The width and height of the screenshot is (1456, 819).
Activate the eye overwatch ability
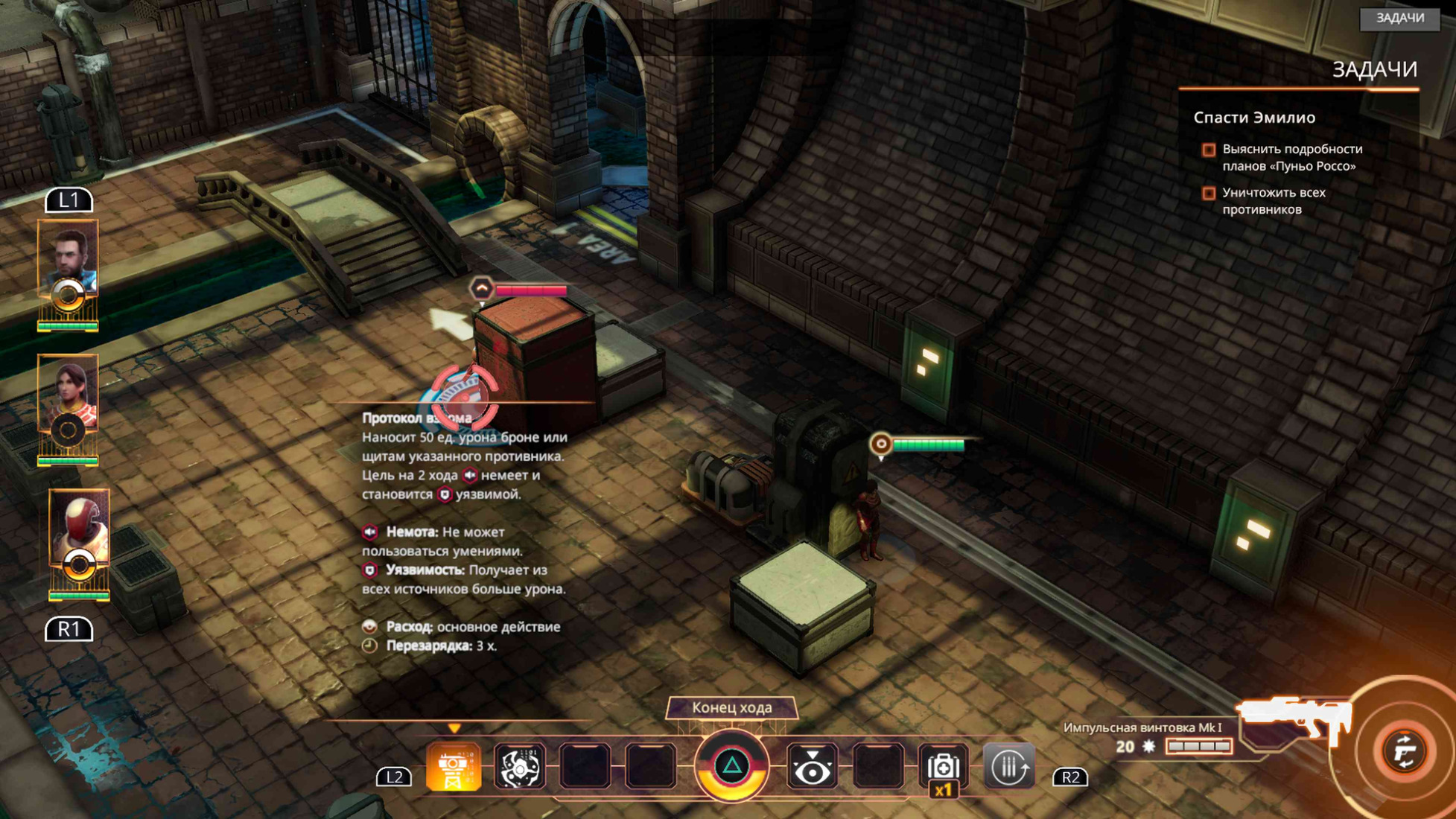coord(812,768)
